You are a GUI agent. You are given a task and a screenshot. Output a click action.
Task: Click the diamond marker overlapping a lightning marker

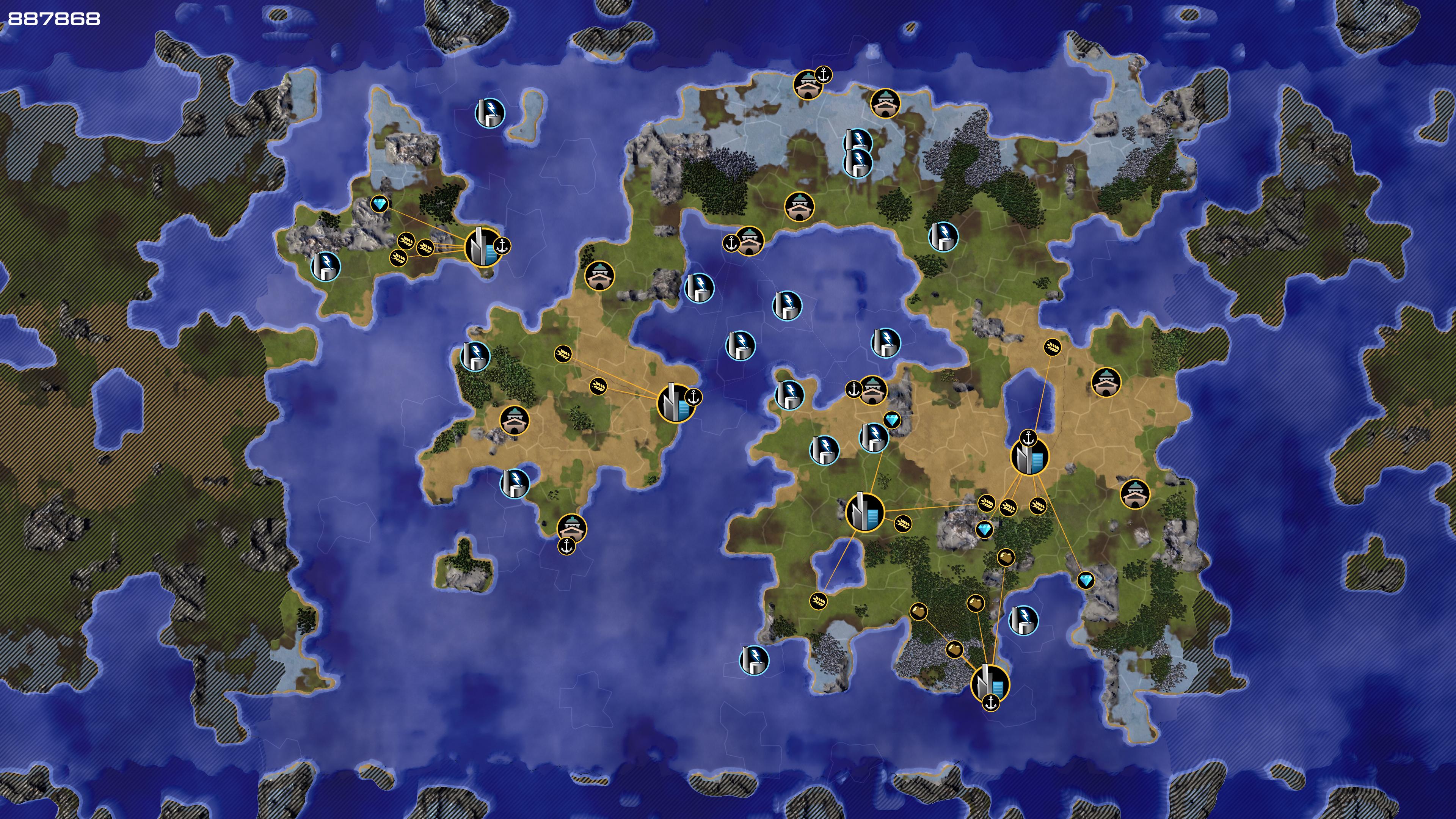892,420
